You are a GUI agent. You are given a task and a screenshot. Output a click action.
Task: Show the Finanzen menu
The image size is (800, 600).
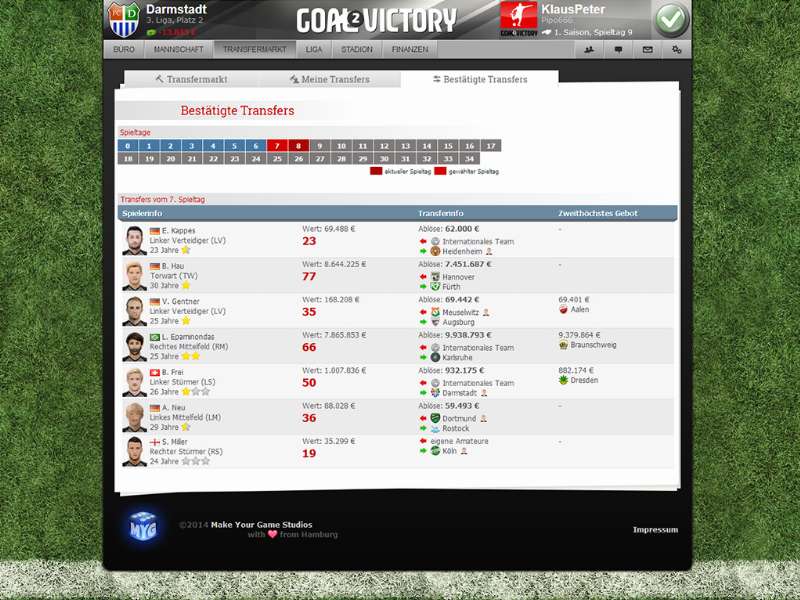click(x=410, y=49)
